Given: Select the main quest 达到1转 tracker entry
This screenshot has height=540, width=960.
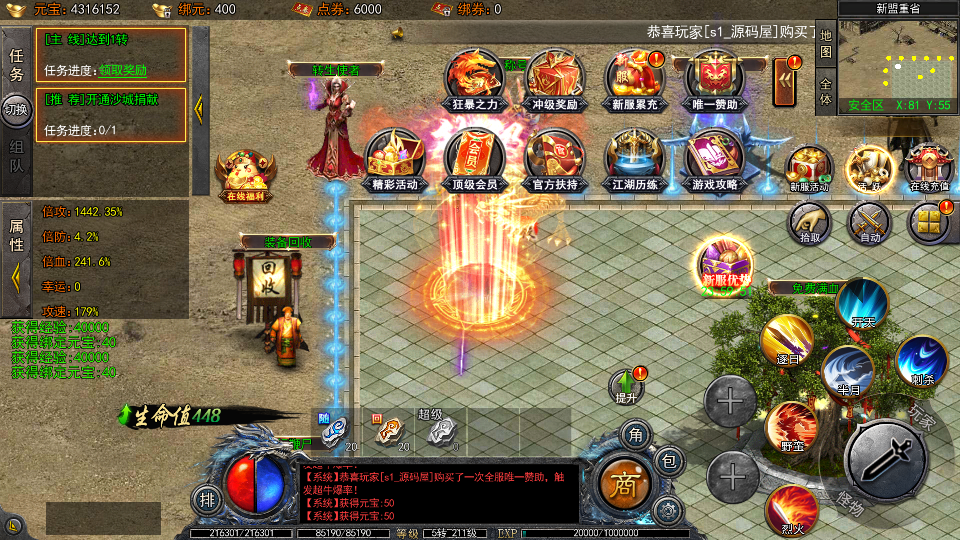Looking at the screenshot, I should pyautogui.click(x=114, y=54).
